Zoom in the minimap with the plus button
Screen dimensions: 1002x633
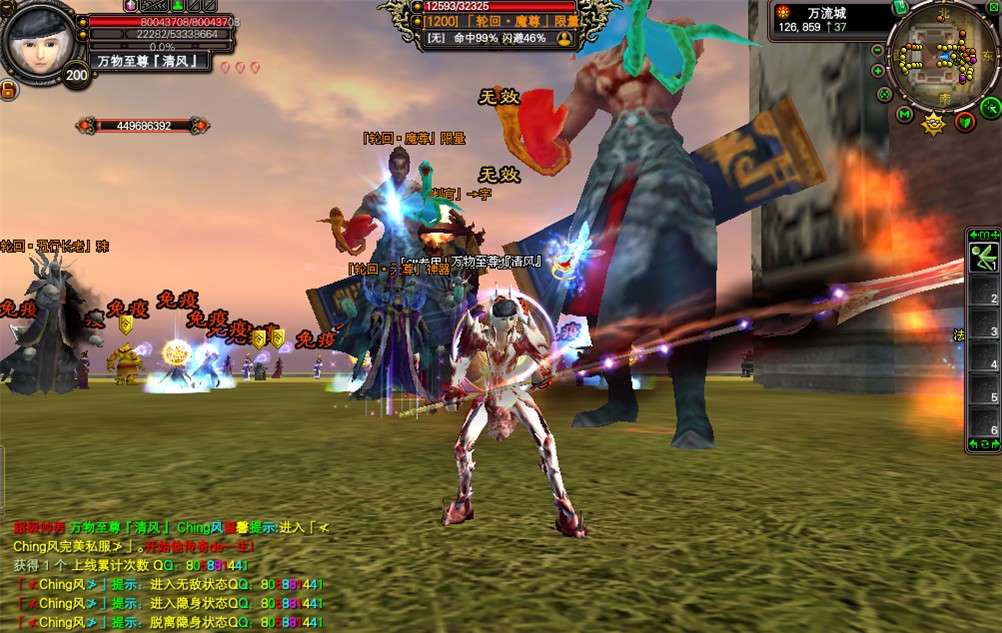pos(878,71)
